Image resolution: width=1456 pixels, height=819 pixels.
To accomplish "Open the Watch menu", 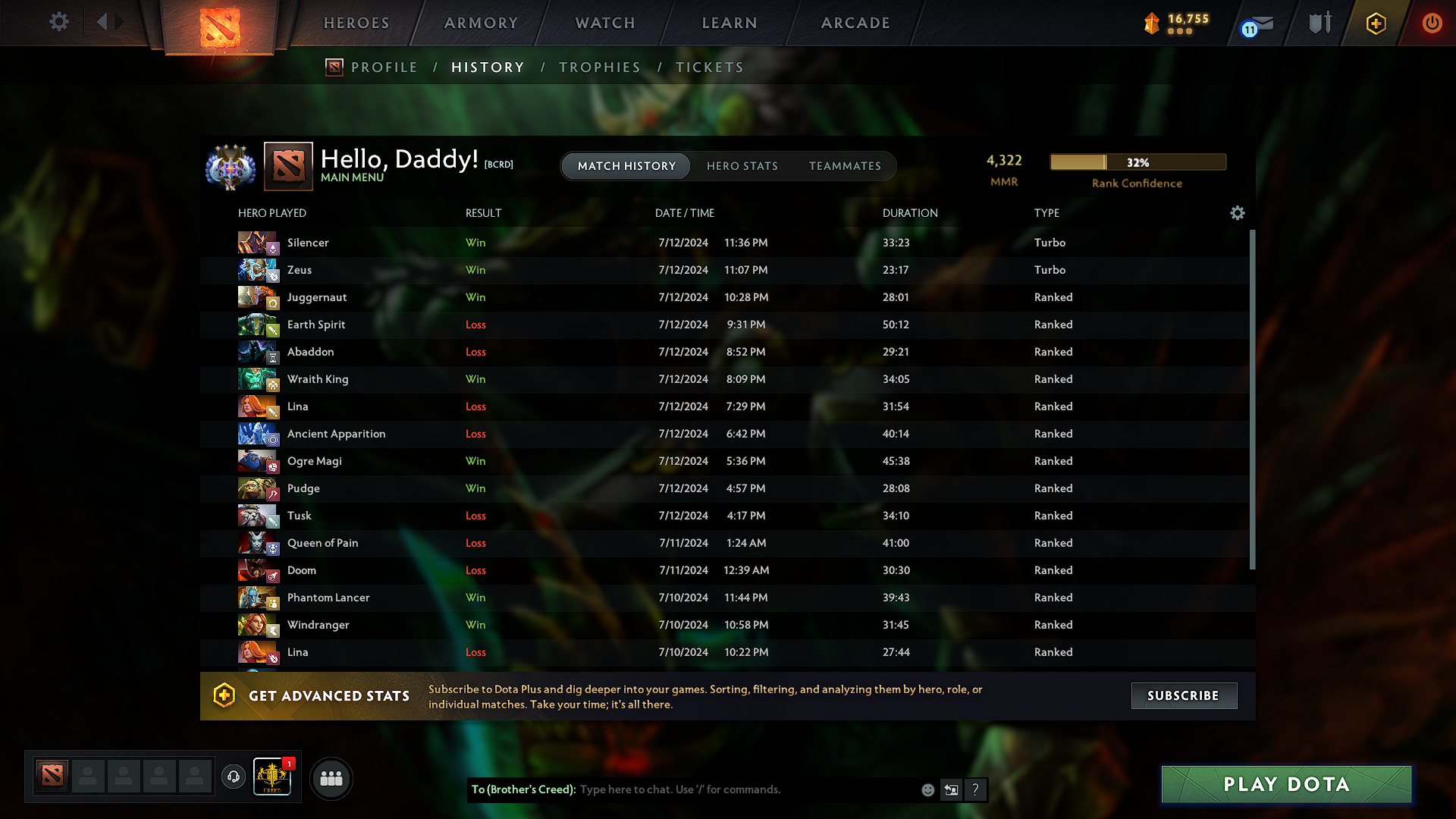I will 604,23.
